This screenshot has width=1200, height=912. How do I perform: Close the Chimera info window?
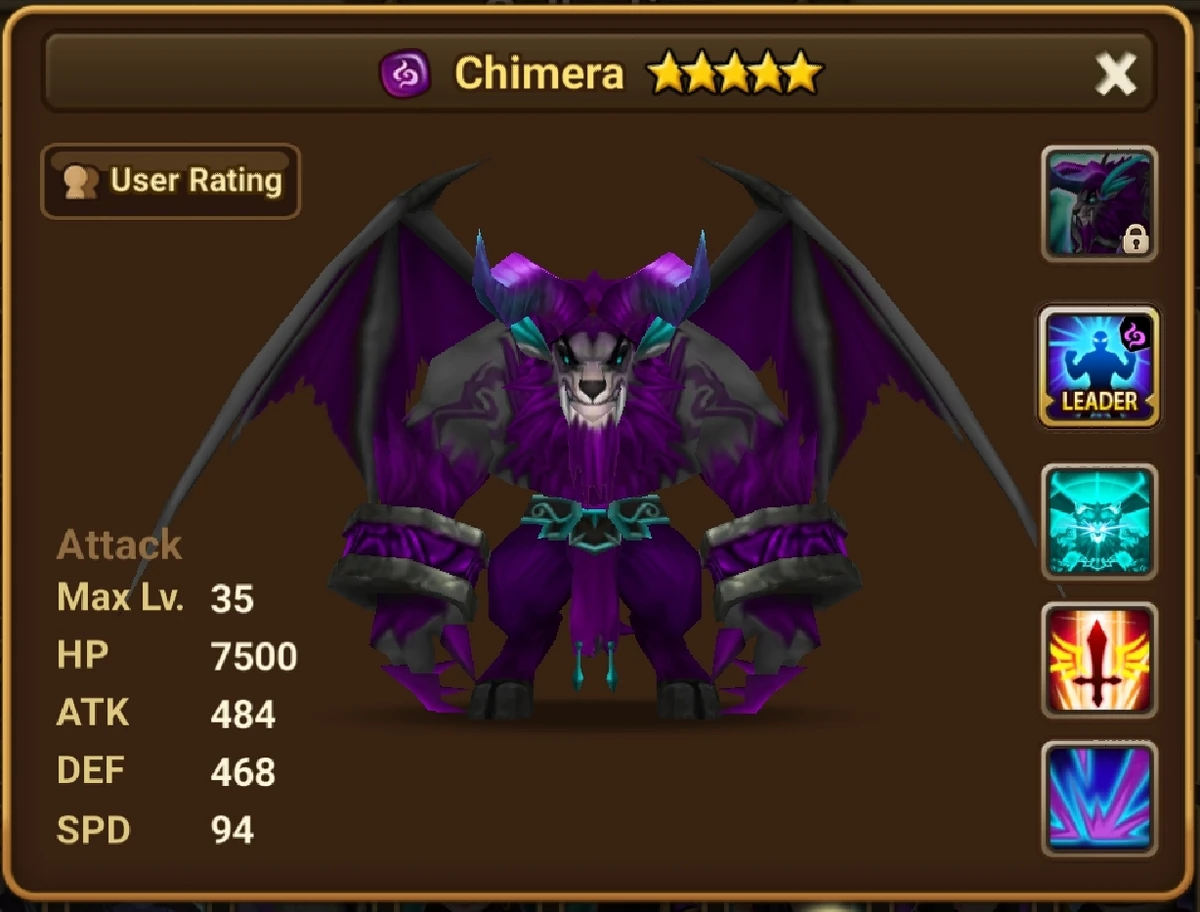[1115, 74]
